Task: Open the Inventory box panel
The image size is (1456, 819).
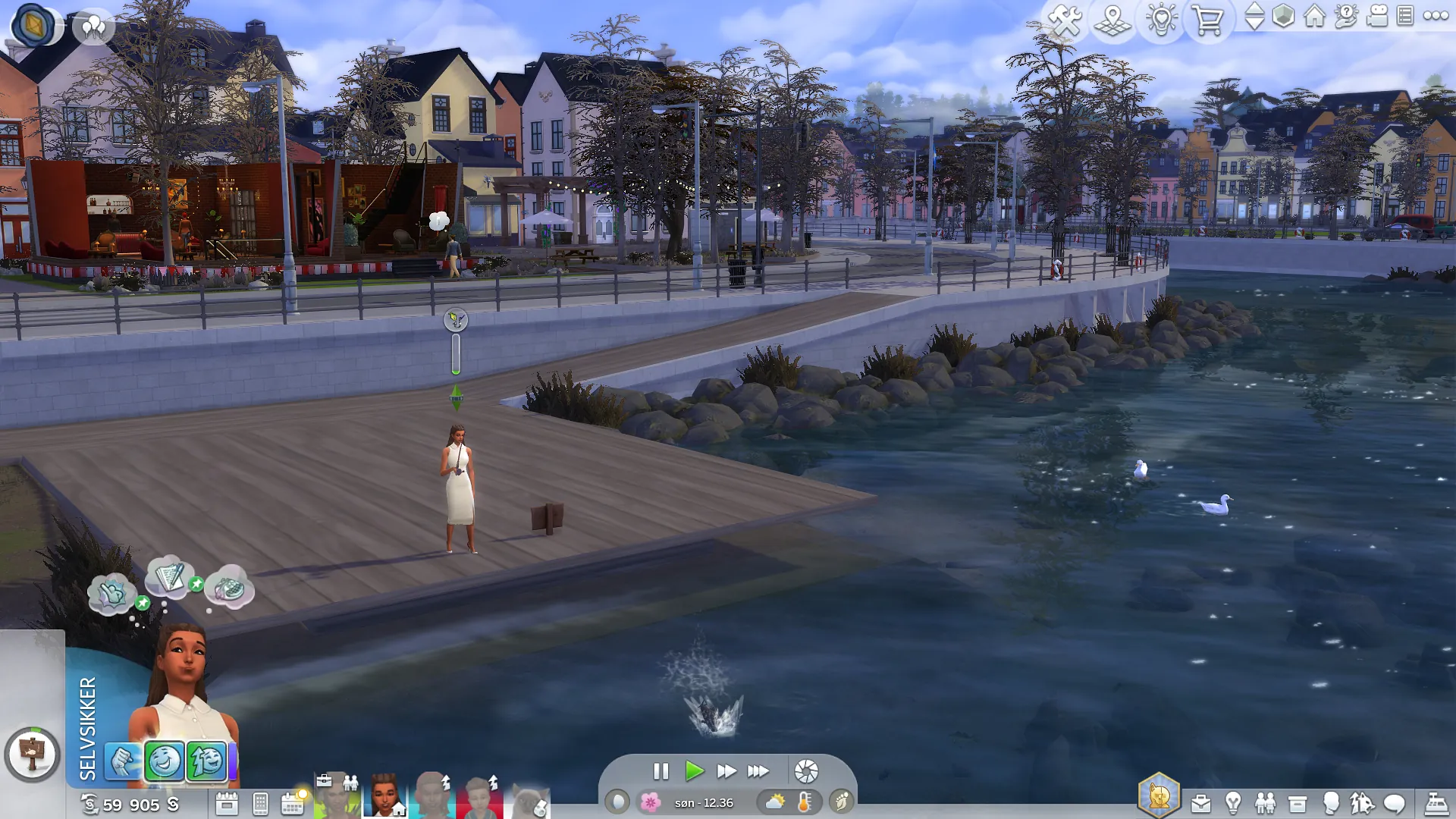Action: click(1298, 803)
